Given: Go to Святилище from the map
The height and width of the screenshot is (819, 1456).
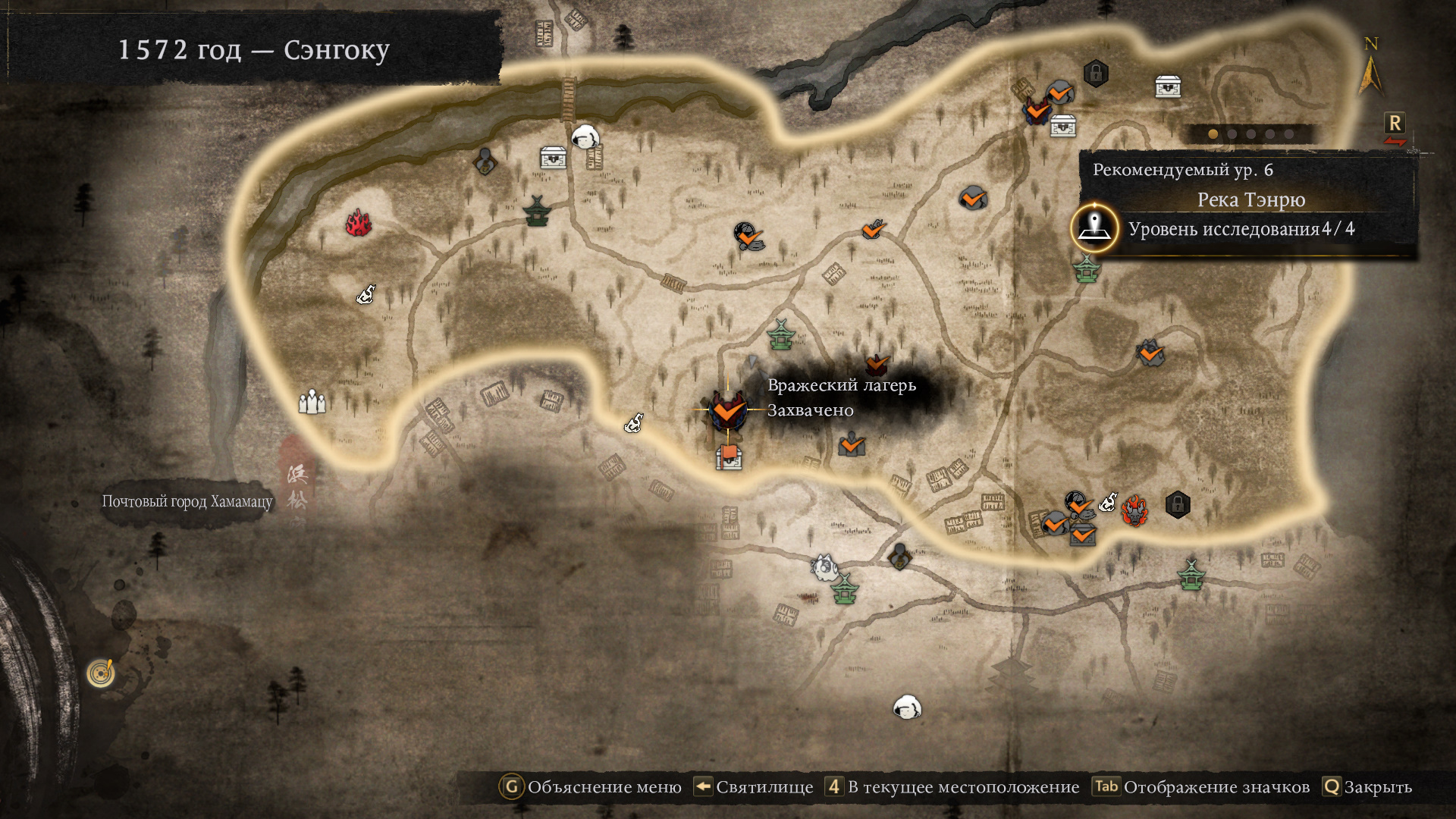Looking at the screenshot, I should click(x=754, y=787).
